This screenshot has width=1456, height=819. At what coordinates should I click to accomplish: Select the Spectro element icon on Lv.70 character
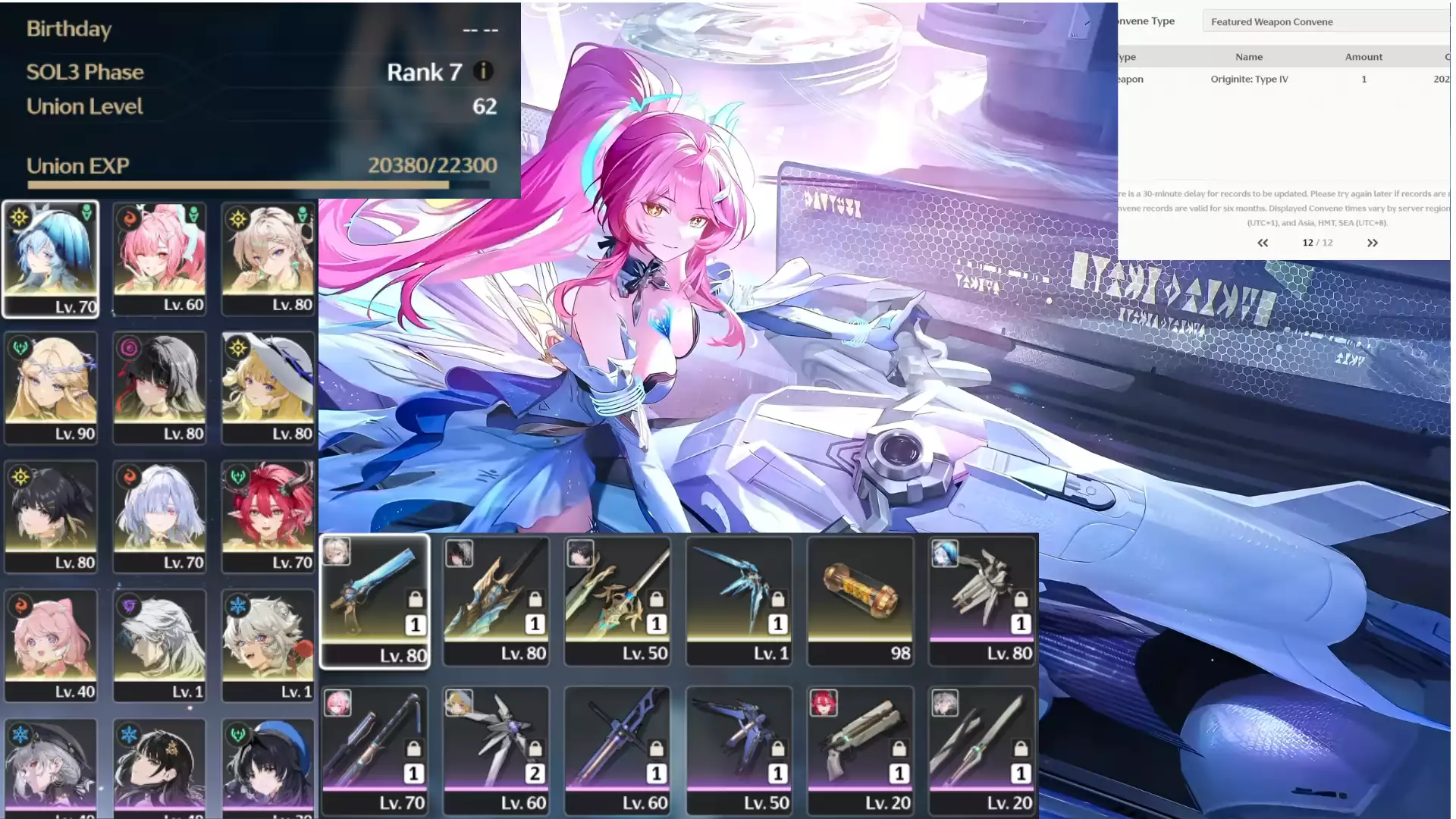tap(18, 215)
